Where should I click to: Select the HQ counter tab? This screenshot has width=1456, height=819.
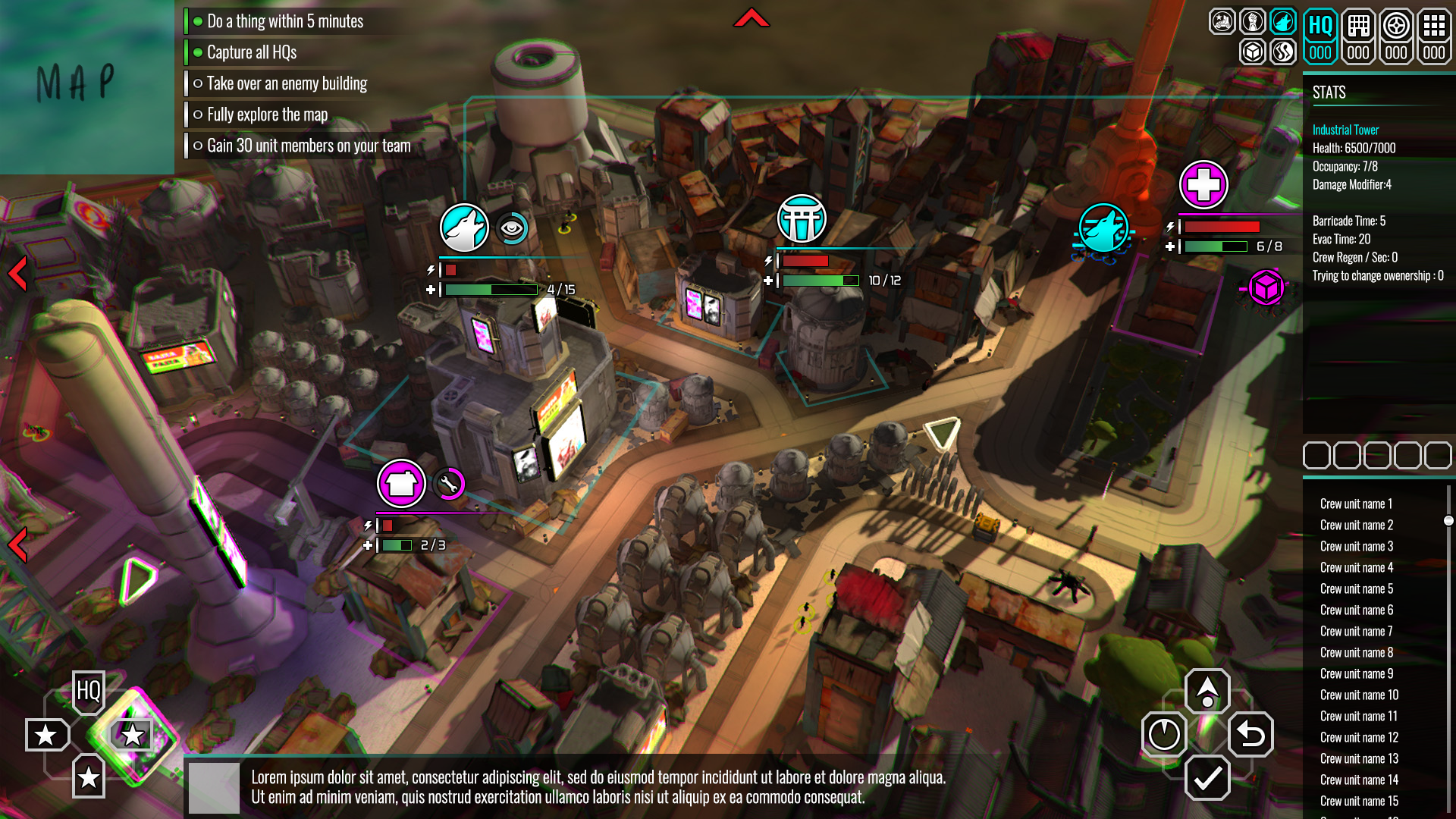coord(1320,36)
